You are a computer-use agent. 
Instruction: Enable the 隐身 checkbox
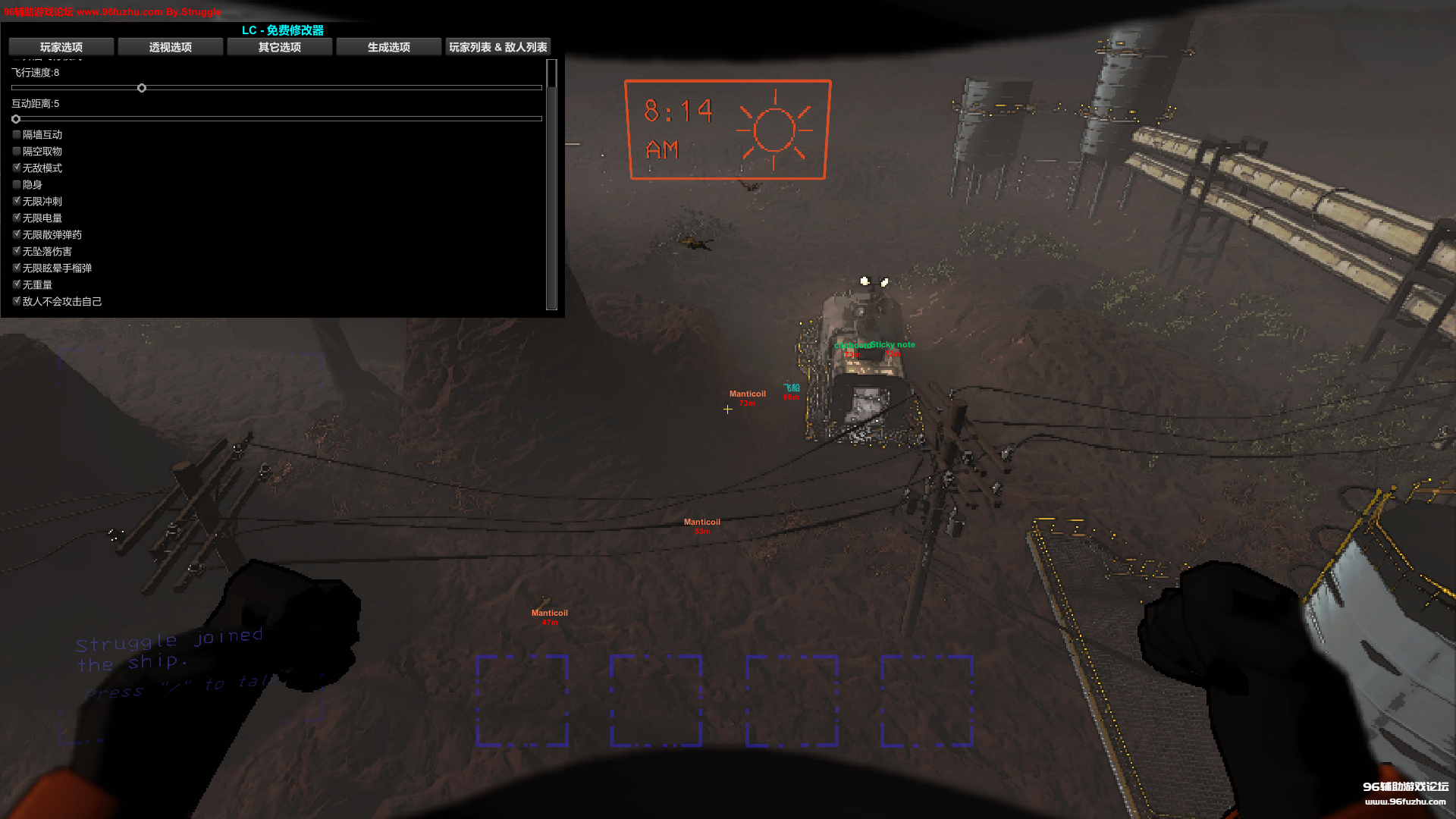point(17,184)
